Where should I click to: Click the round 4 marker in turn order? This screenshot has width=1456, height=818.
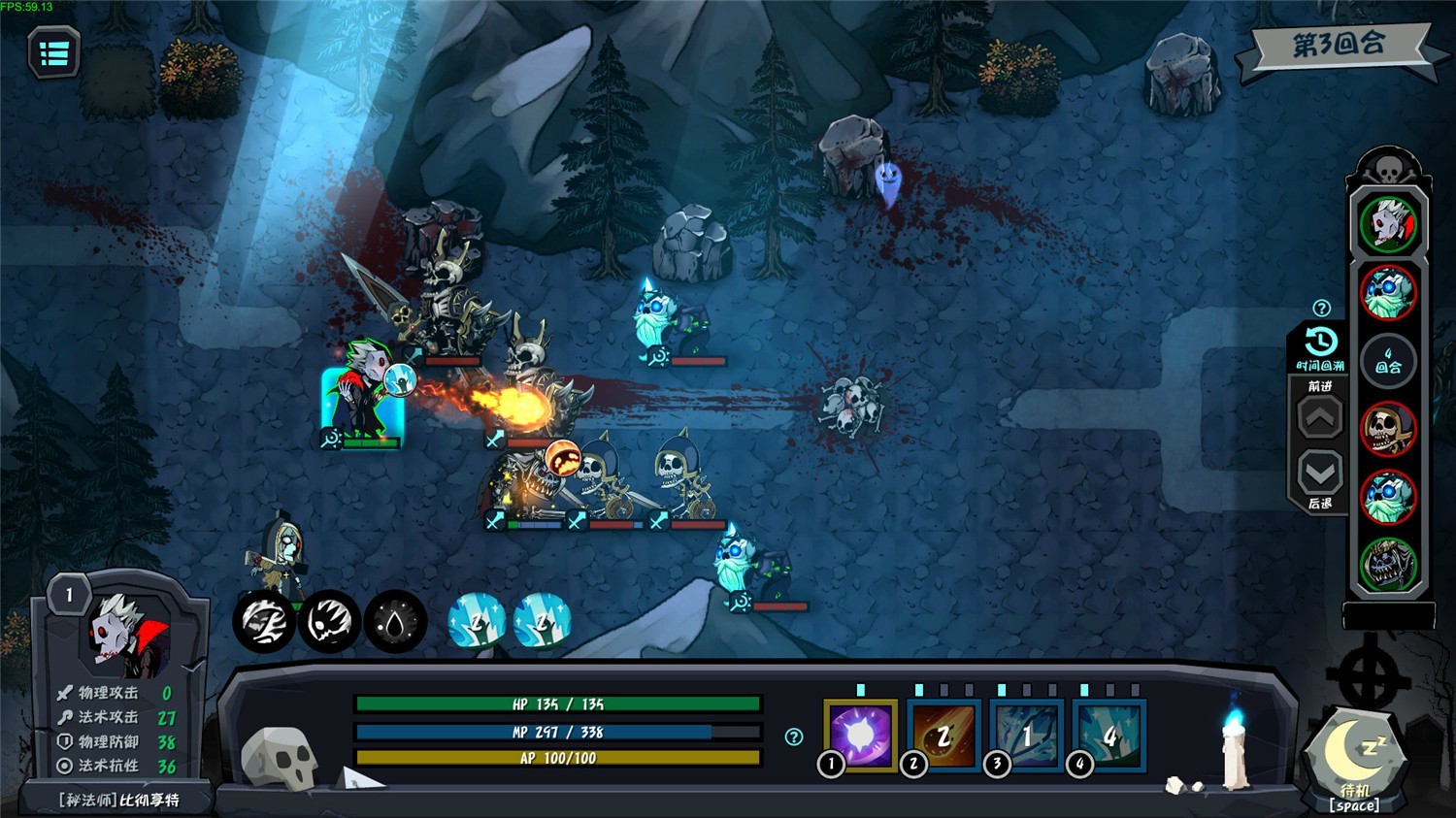[1388, 361]
